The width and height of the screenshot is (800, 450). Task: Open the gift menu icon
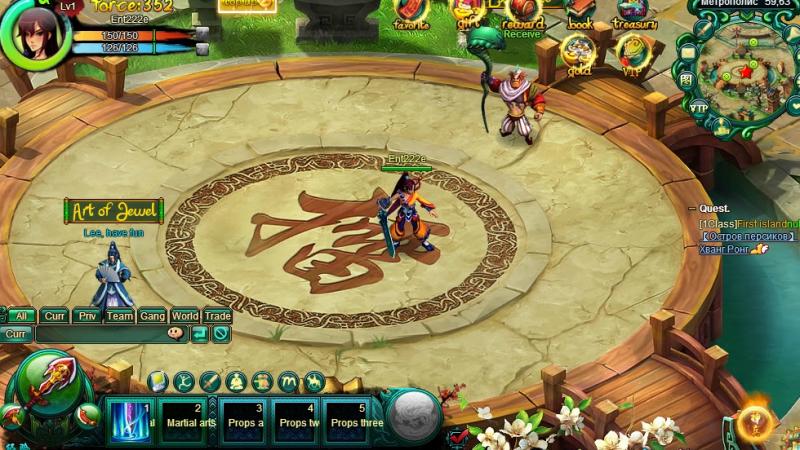click(x=466, y=12)
